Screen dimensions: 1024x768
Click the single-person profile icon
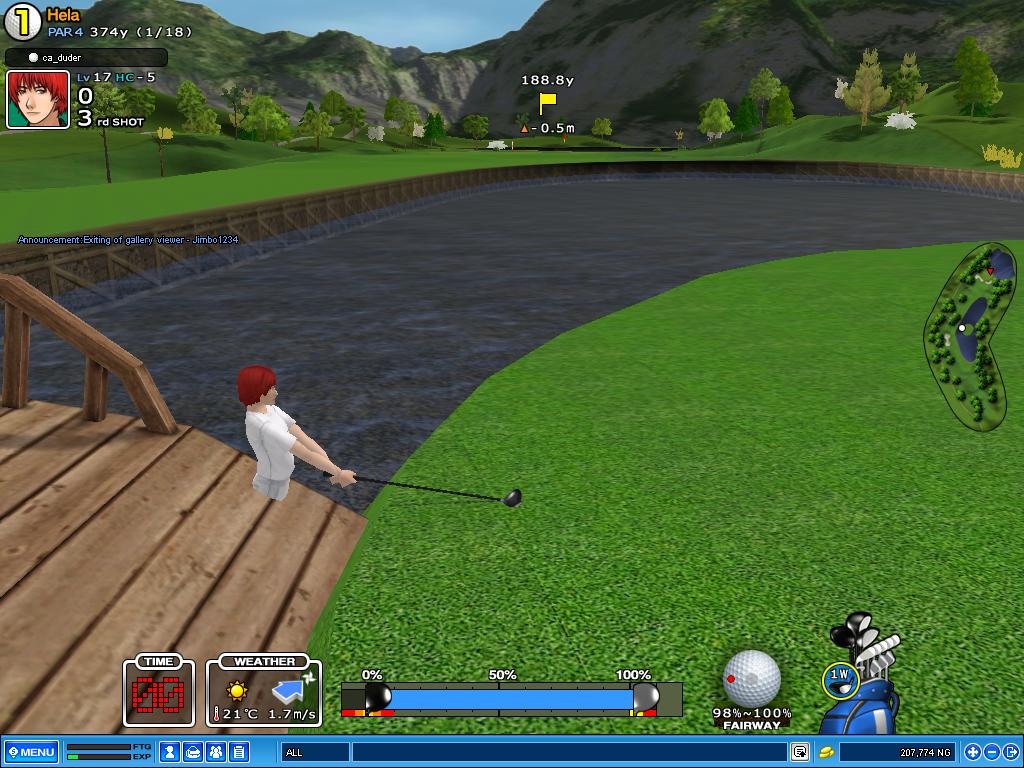(171, 752)
